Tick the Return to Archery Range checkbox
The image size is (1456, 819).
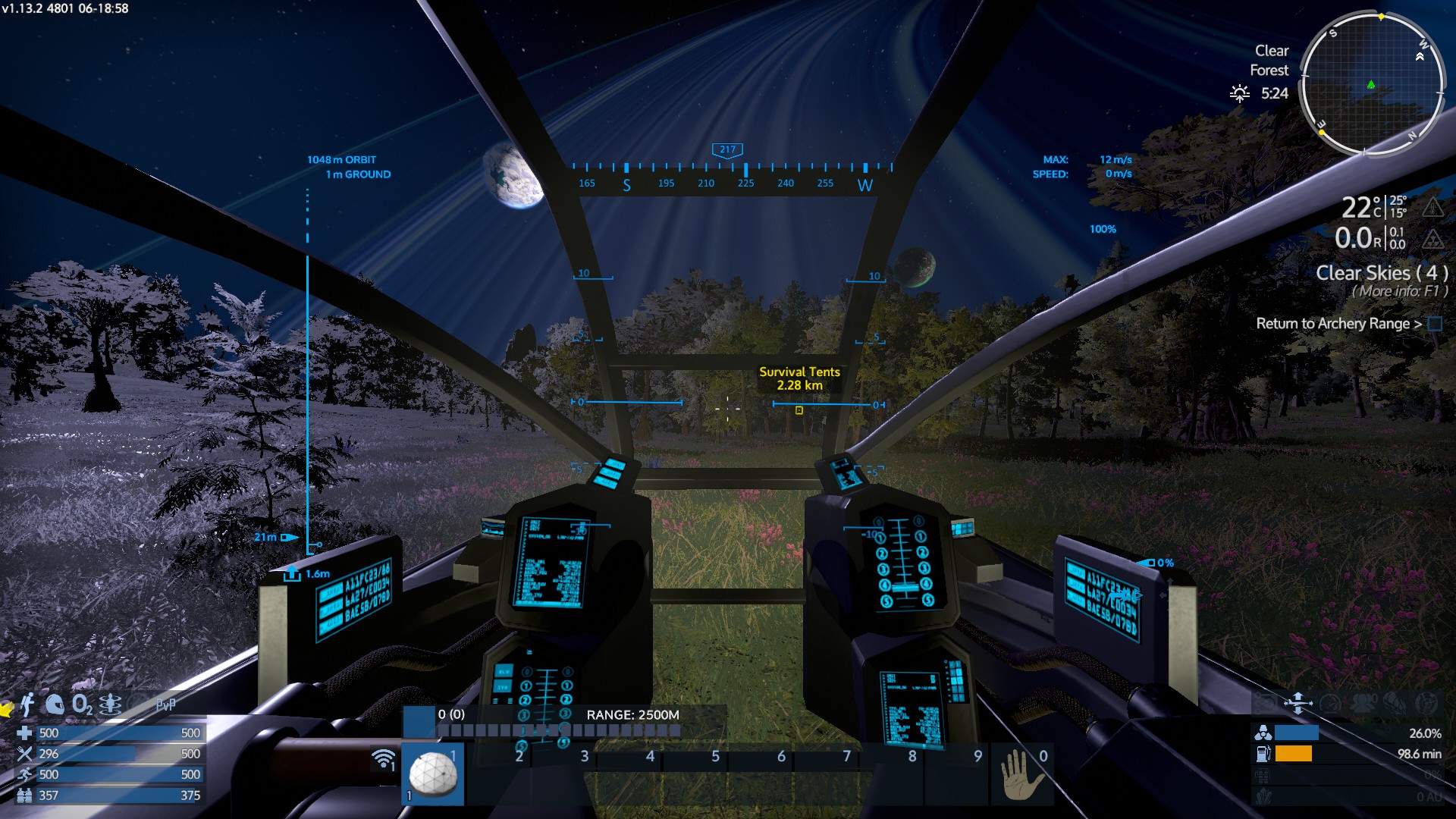[1435, 324]
